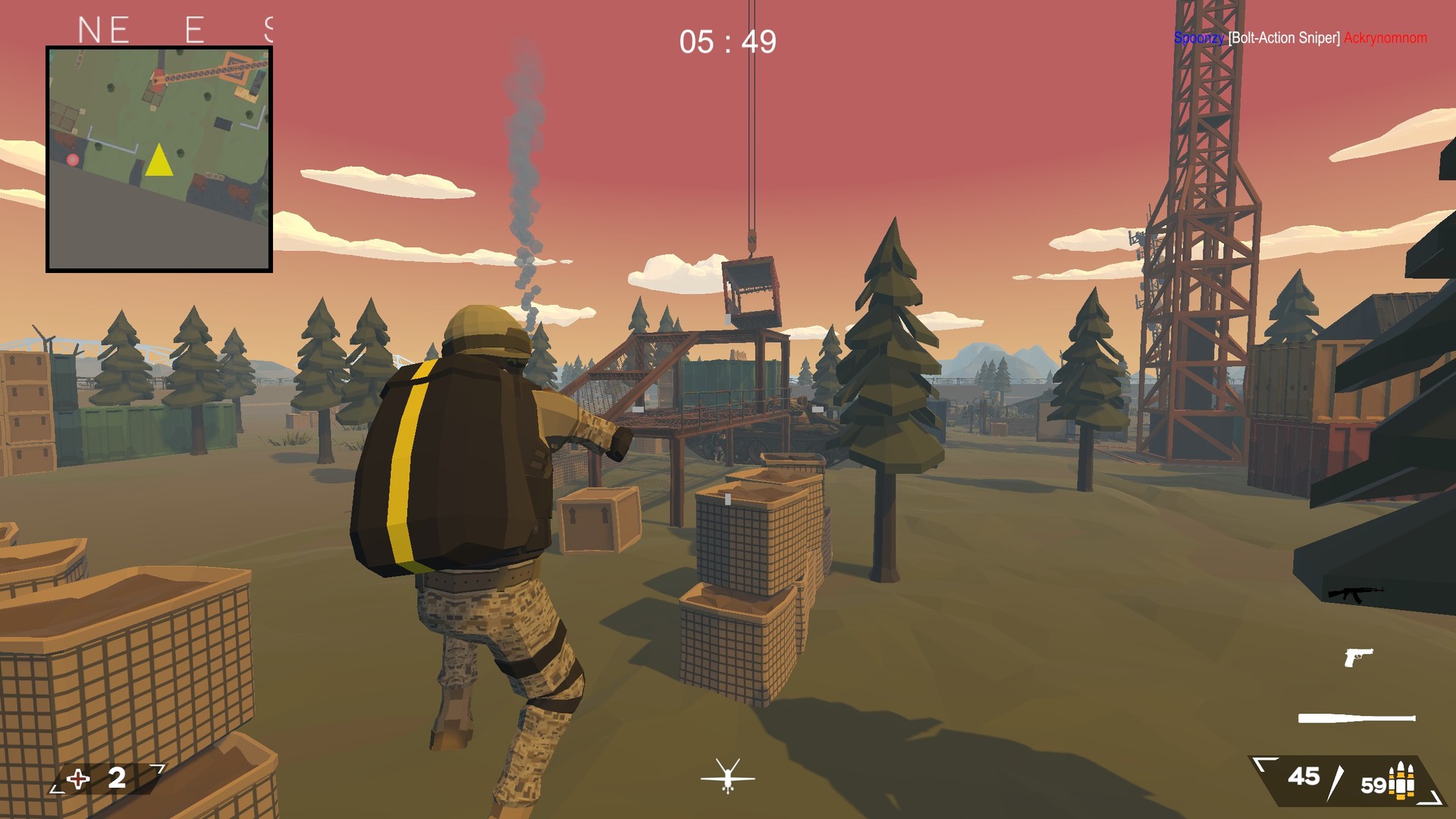Select the bolt-action sniper rifle icon

coord(1357,715)
